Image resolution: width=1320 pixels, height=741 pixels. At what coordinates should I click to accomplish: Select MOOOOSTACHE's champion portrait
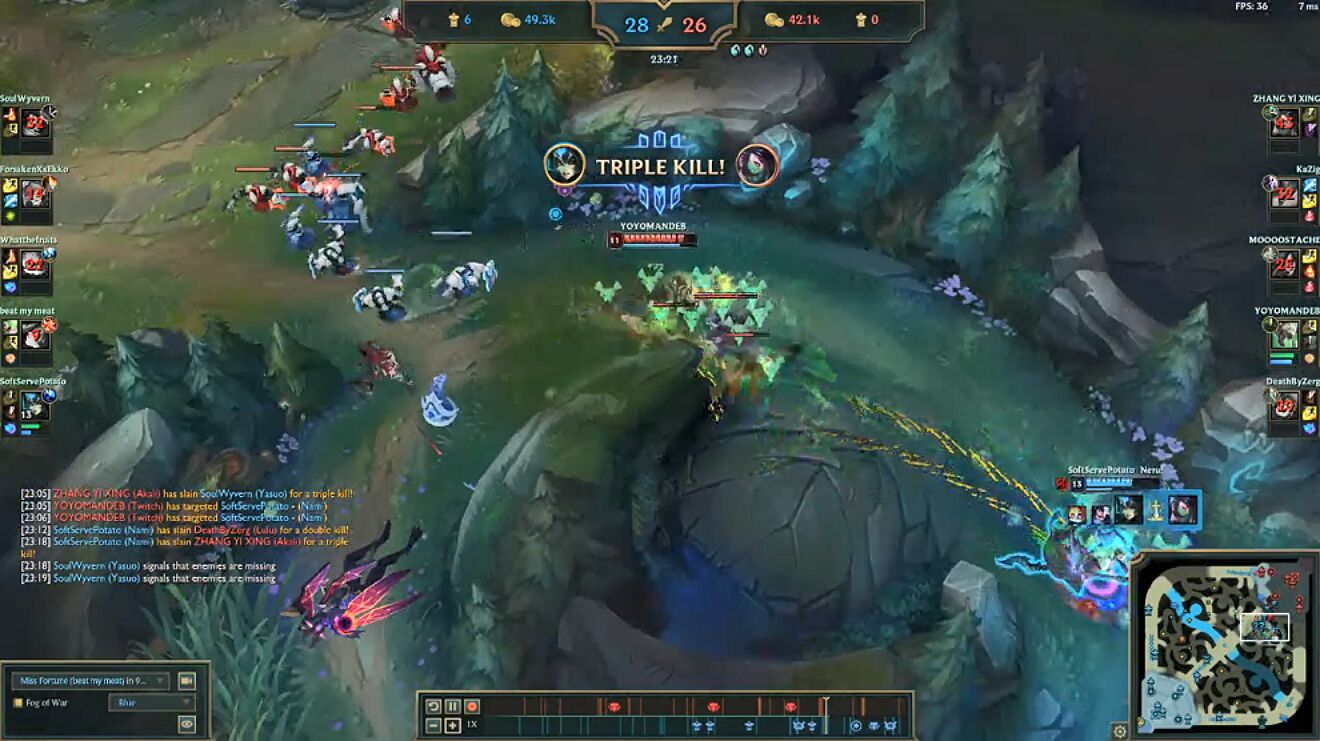click(x=1284, y=265)
